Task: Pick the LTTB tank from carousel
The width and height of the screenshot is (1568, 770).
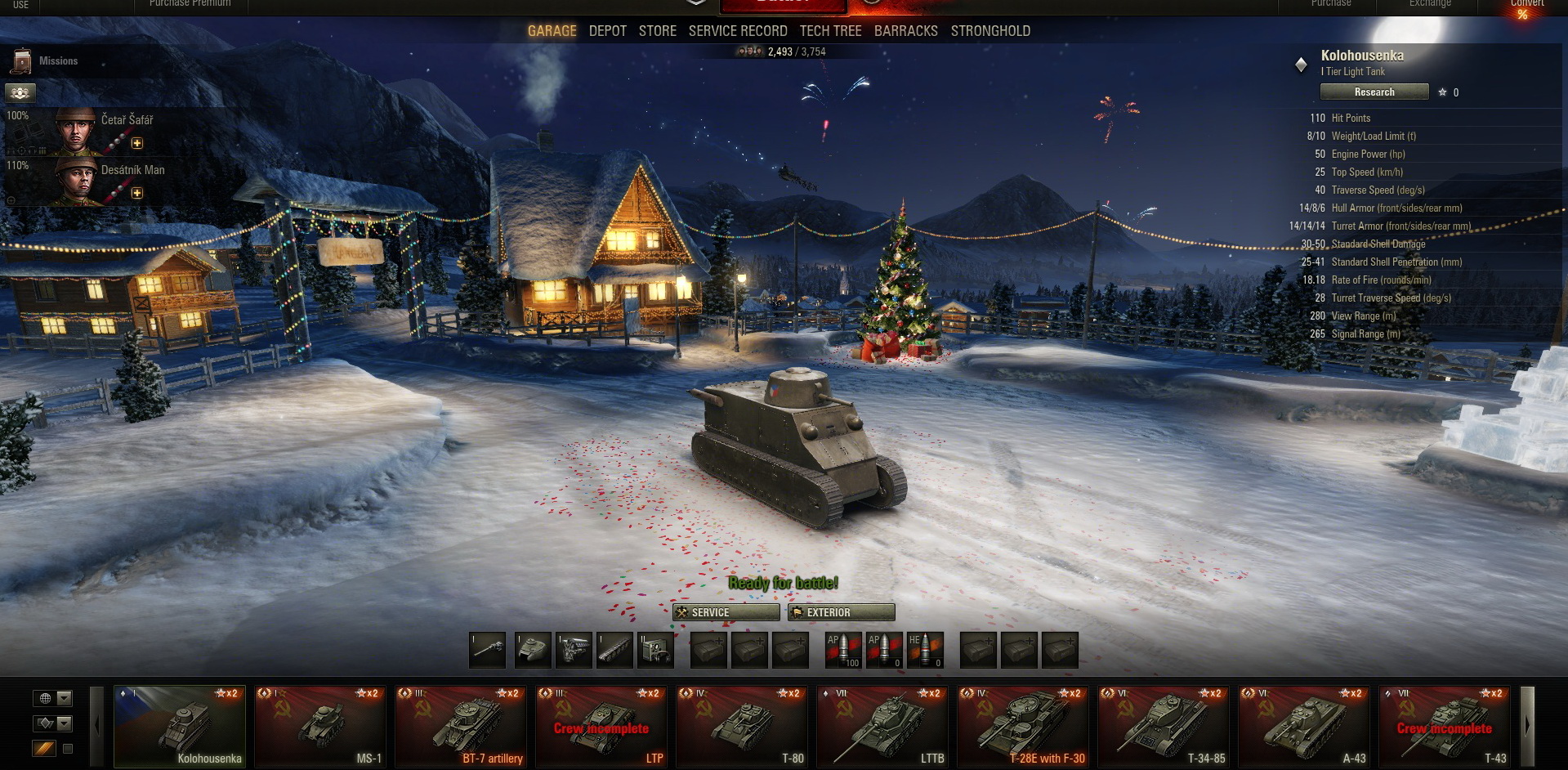Action: 882,727
